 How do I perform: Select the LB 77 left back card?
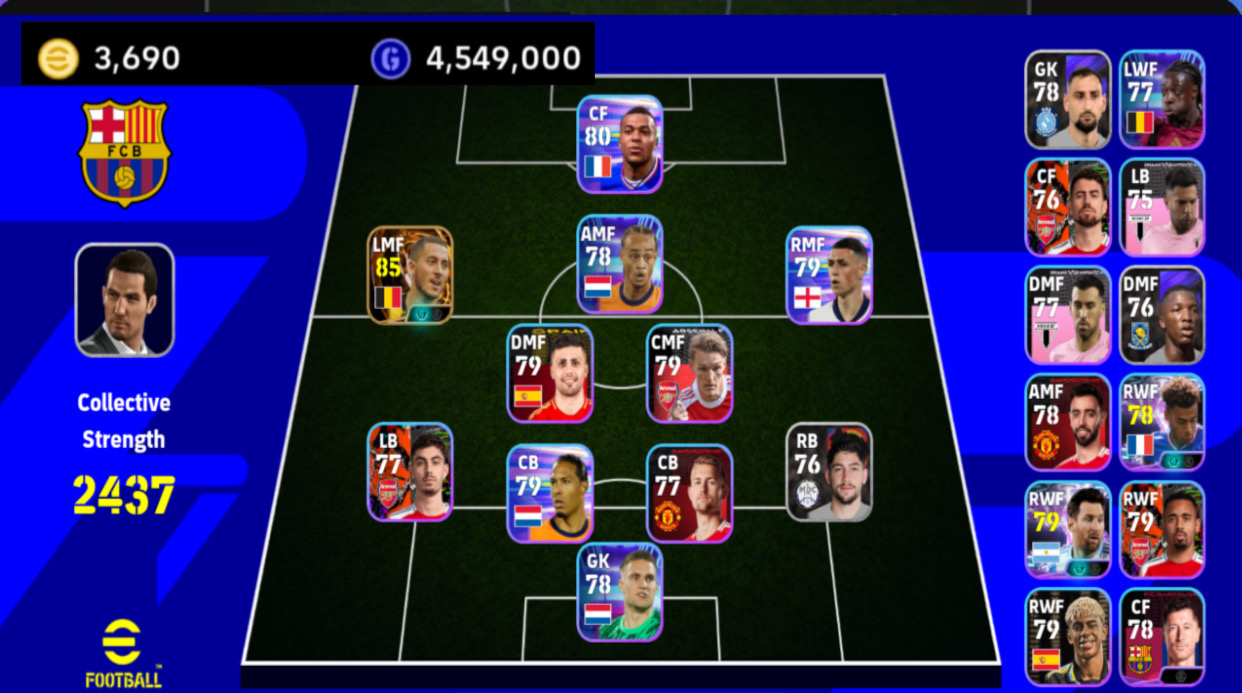click(x=410, y=471)
